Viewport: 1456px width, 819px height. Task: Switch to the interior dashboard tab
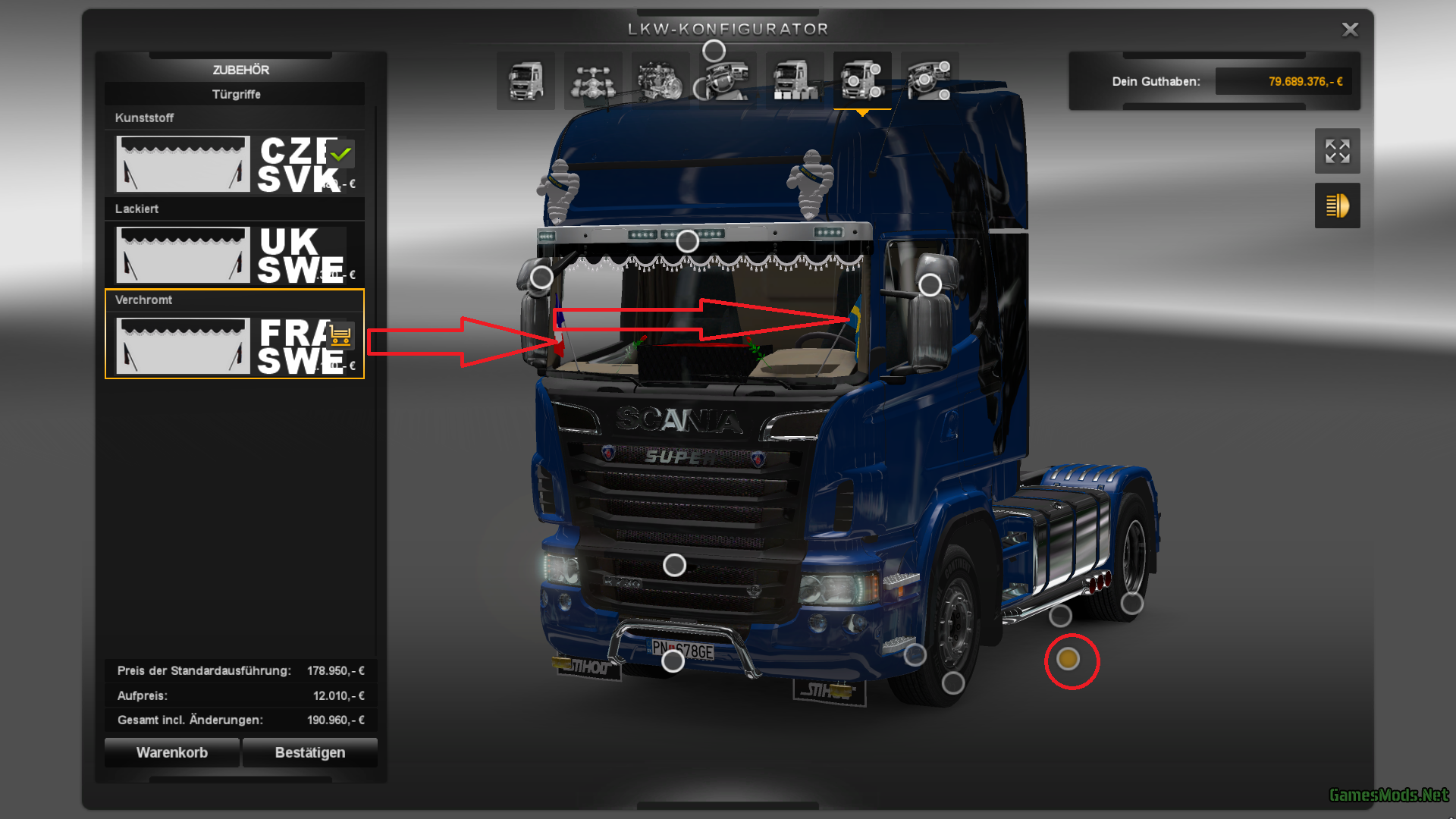[x=728, y=81]
